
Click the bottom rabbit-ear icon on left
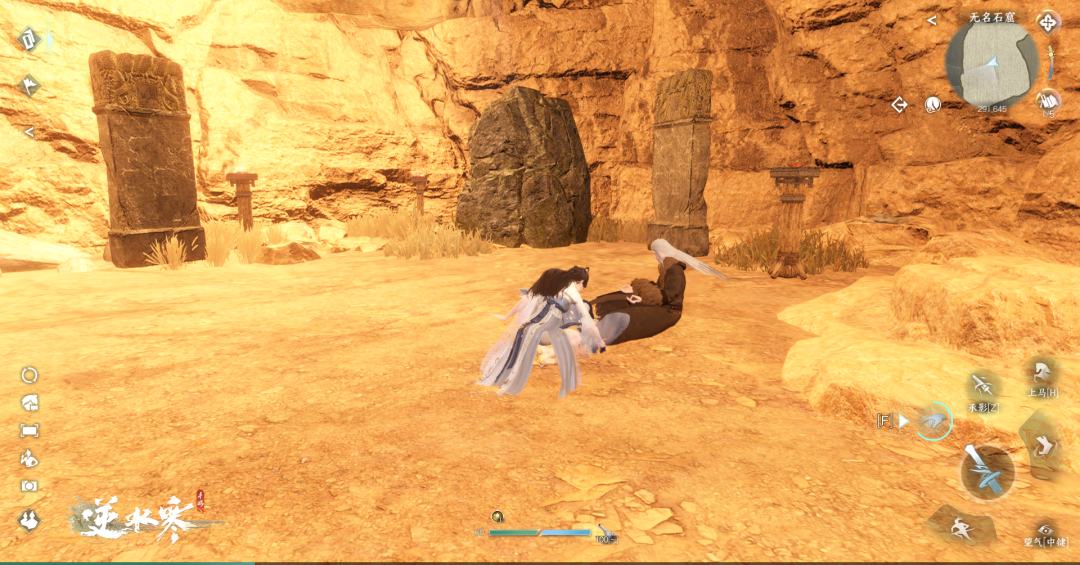[x=30, y=519]
